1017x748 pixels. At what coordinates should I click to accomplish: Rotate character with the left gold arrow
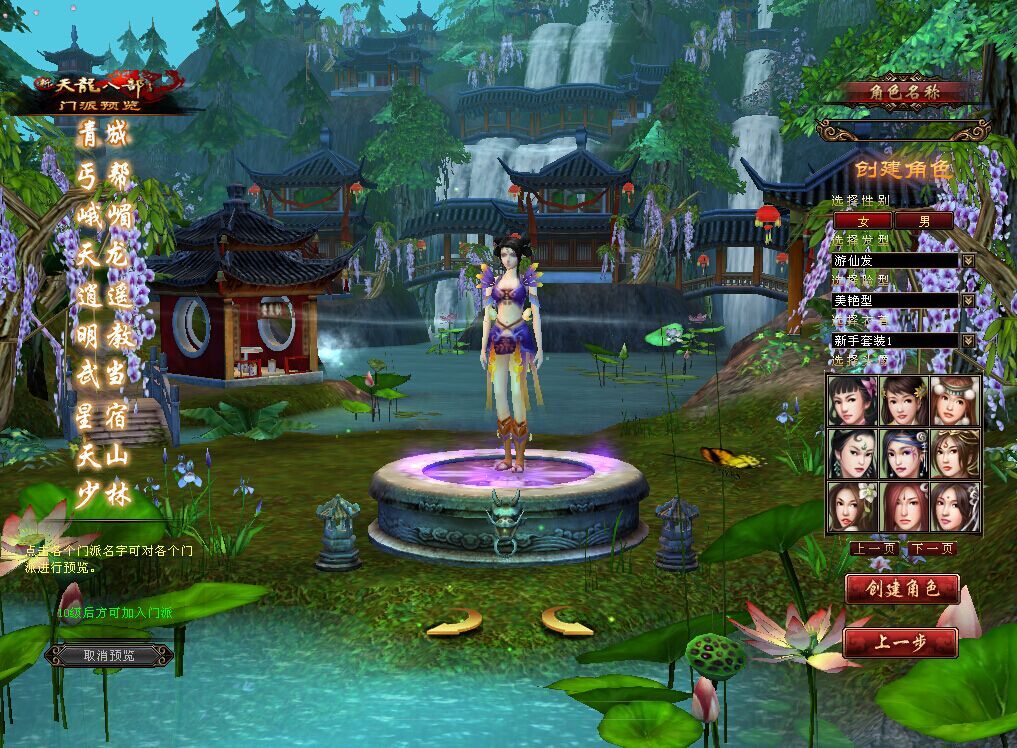tap(454, 623)
